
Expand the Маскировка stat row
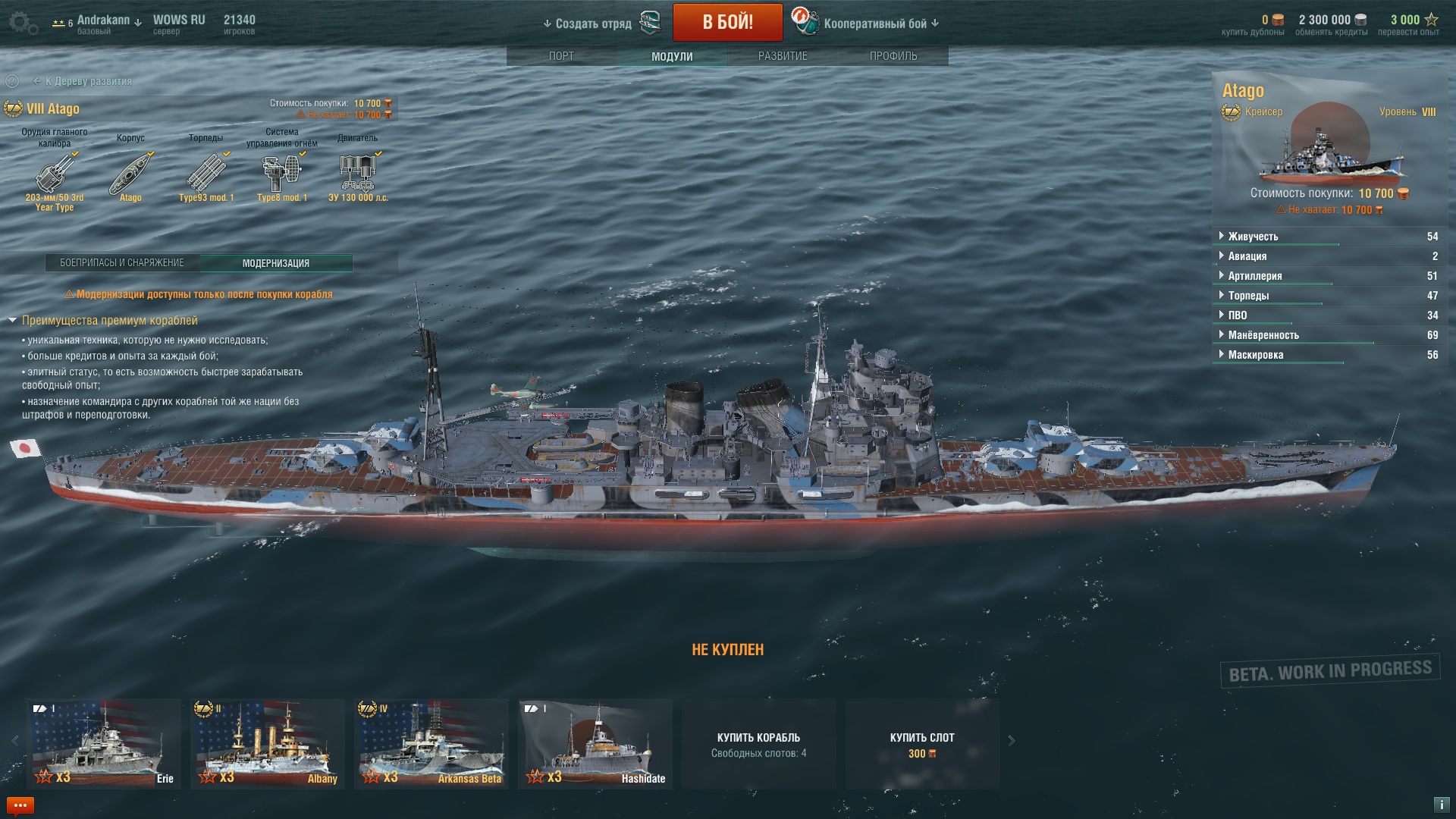coord(1255,355)
